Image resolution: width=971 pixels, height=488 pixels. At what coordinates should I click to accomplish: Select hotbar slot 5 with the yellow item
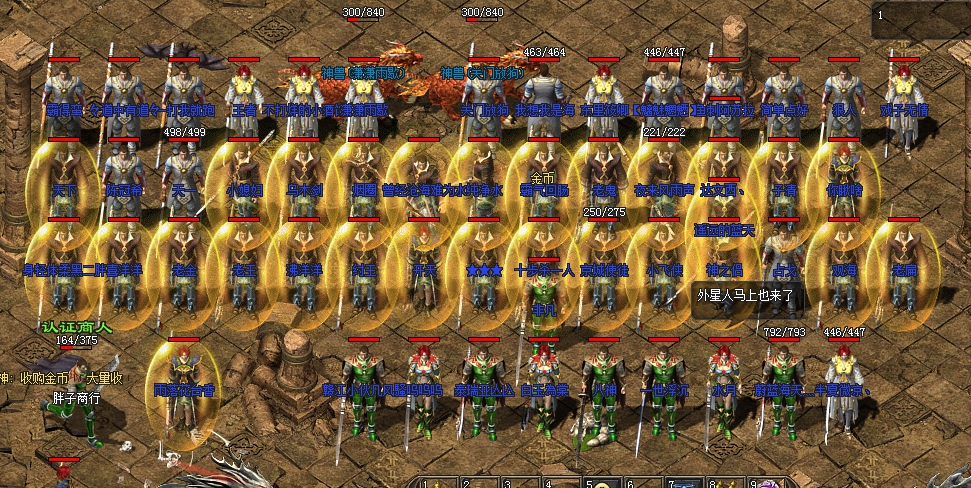click(x=603, y=484)
